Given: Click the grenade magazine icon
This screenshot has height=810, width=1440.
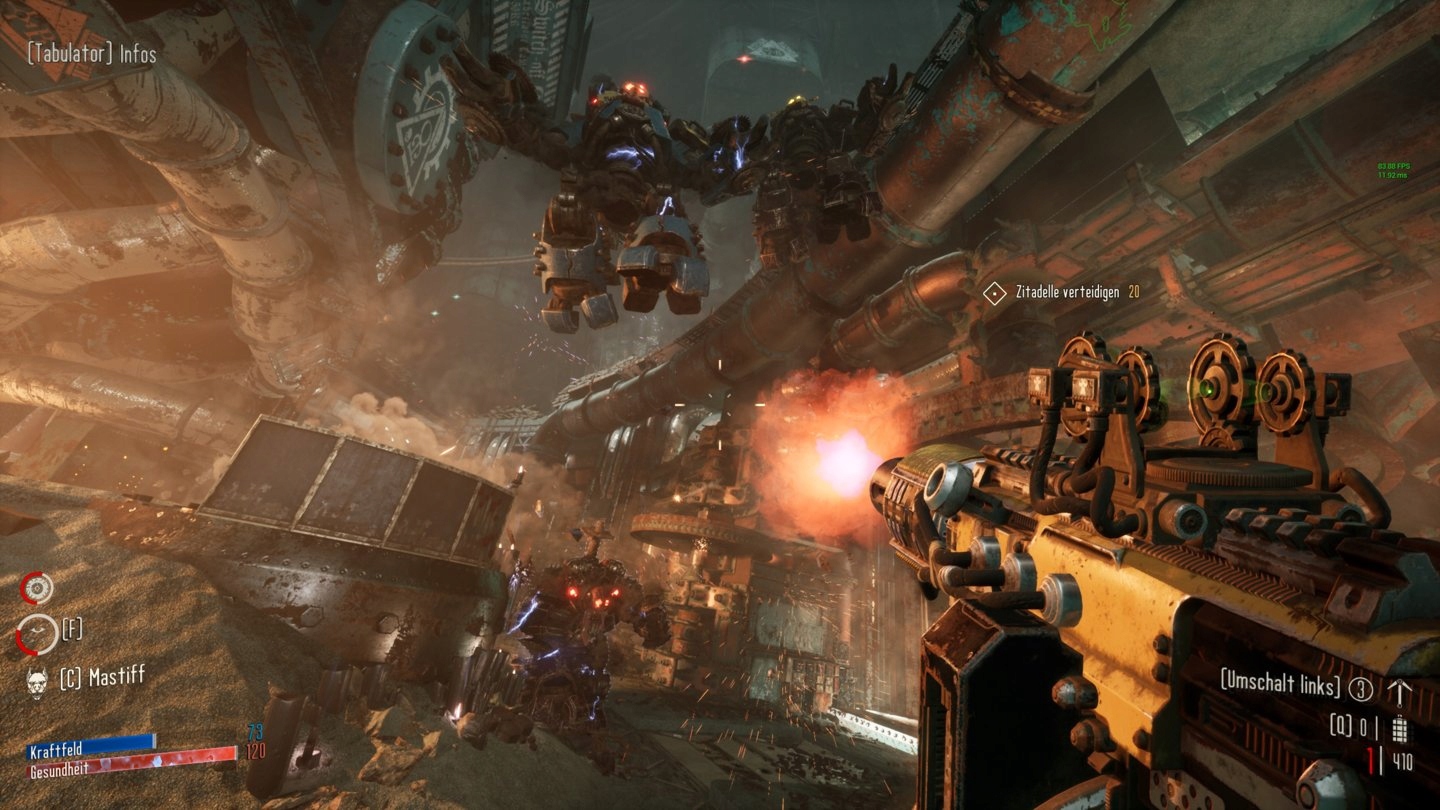Looking at the screenshot, I should tap(1400, 729).
